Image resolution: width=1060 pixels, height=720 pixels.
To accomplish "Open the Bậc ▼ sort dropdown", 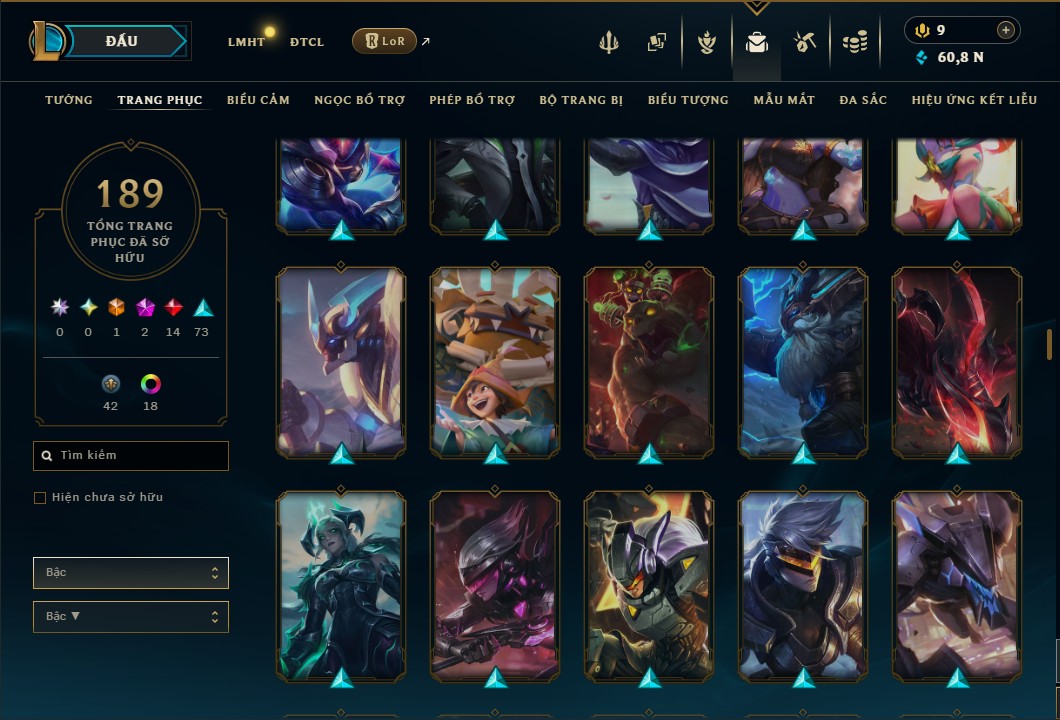I will click(131, 616).
